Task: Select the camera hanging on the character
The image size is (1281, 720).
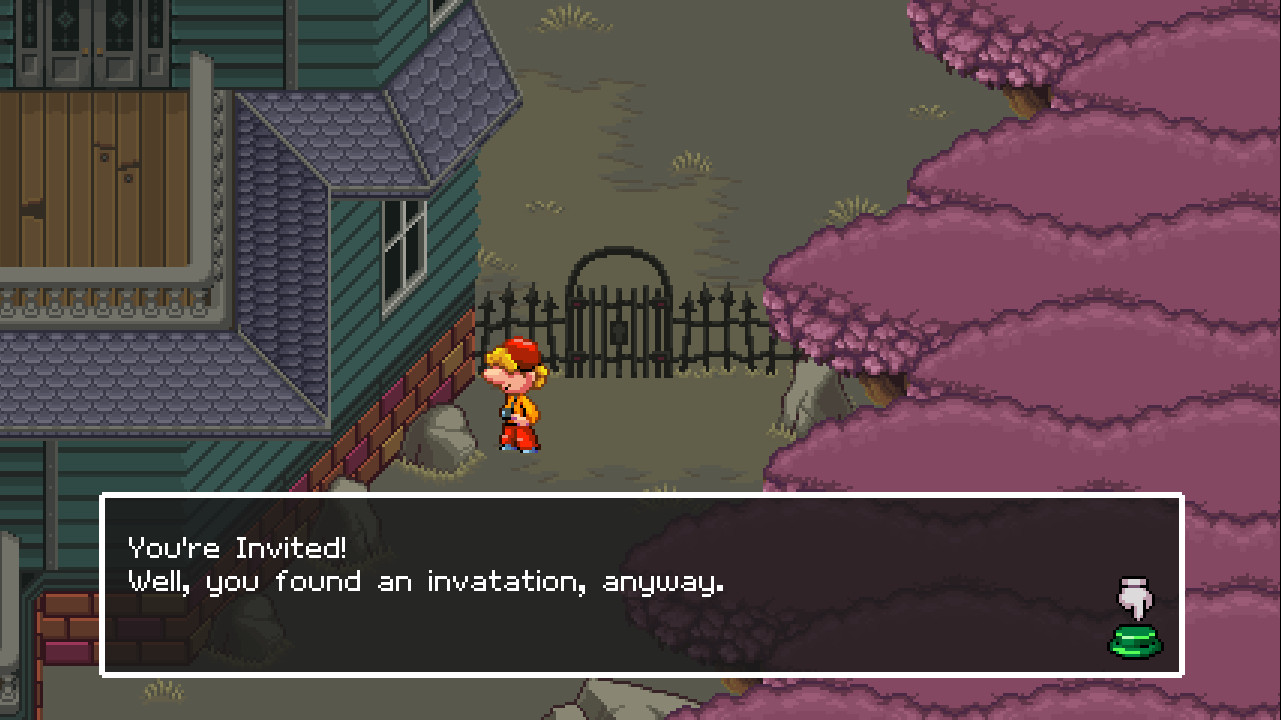Action: pyautogui.click(x=505, y=410)
